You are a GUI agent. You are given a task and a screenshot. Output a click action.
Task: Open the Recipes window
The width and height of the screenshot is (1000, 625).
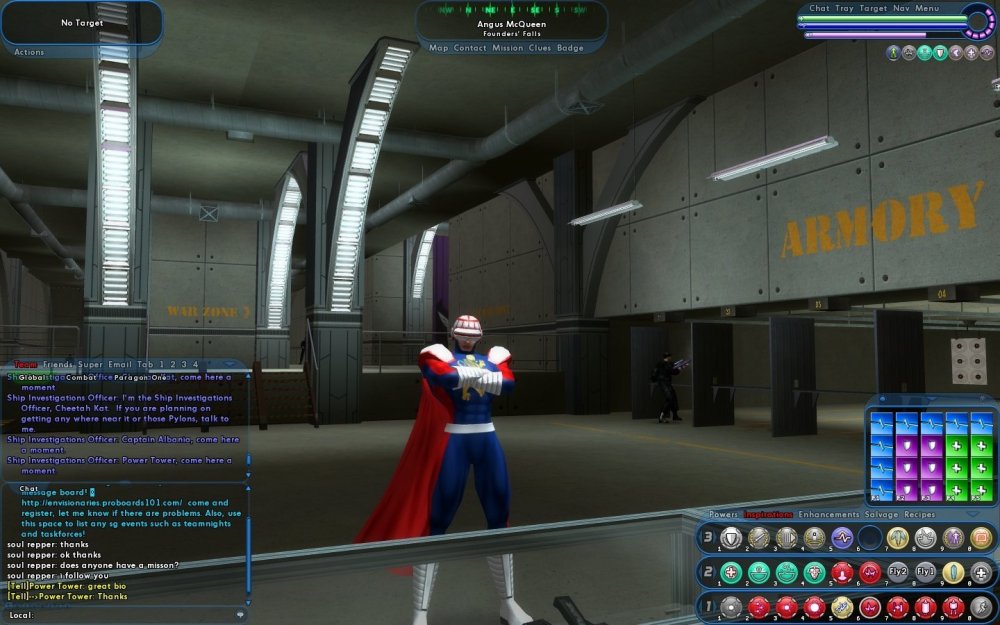tap(921, 515)
